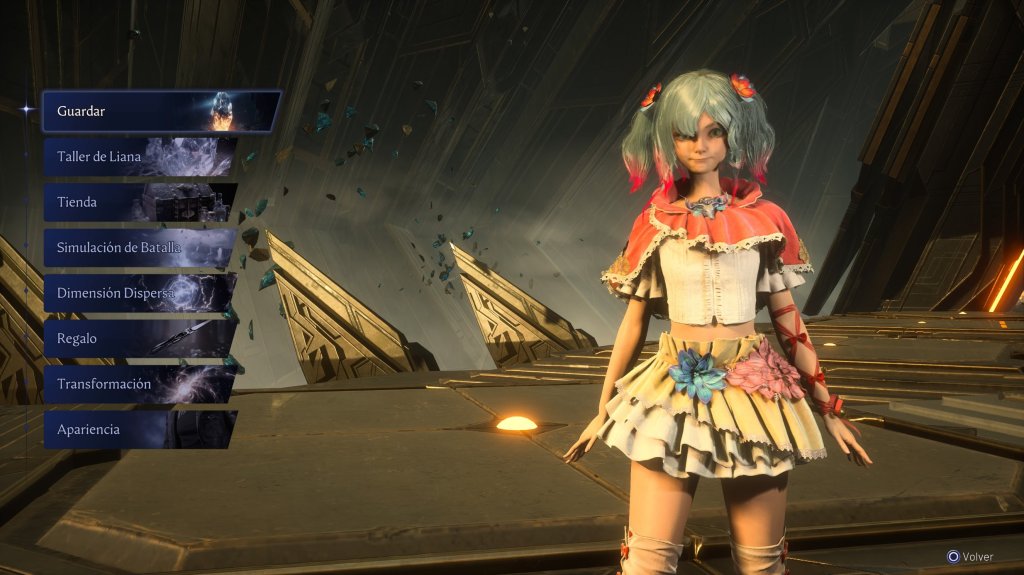The height and width of the screenshot is (575, 1024).
Task: Open the Transformación menu
Action: click(140, 384)
